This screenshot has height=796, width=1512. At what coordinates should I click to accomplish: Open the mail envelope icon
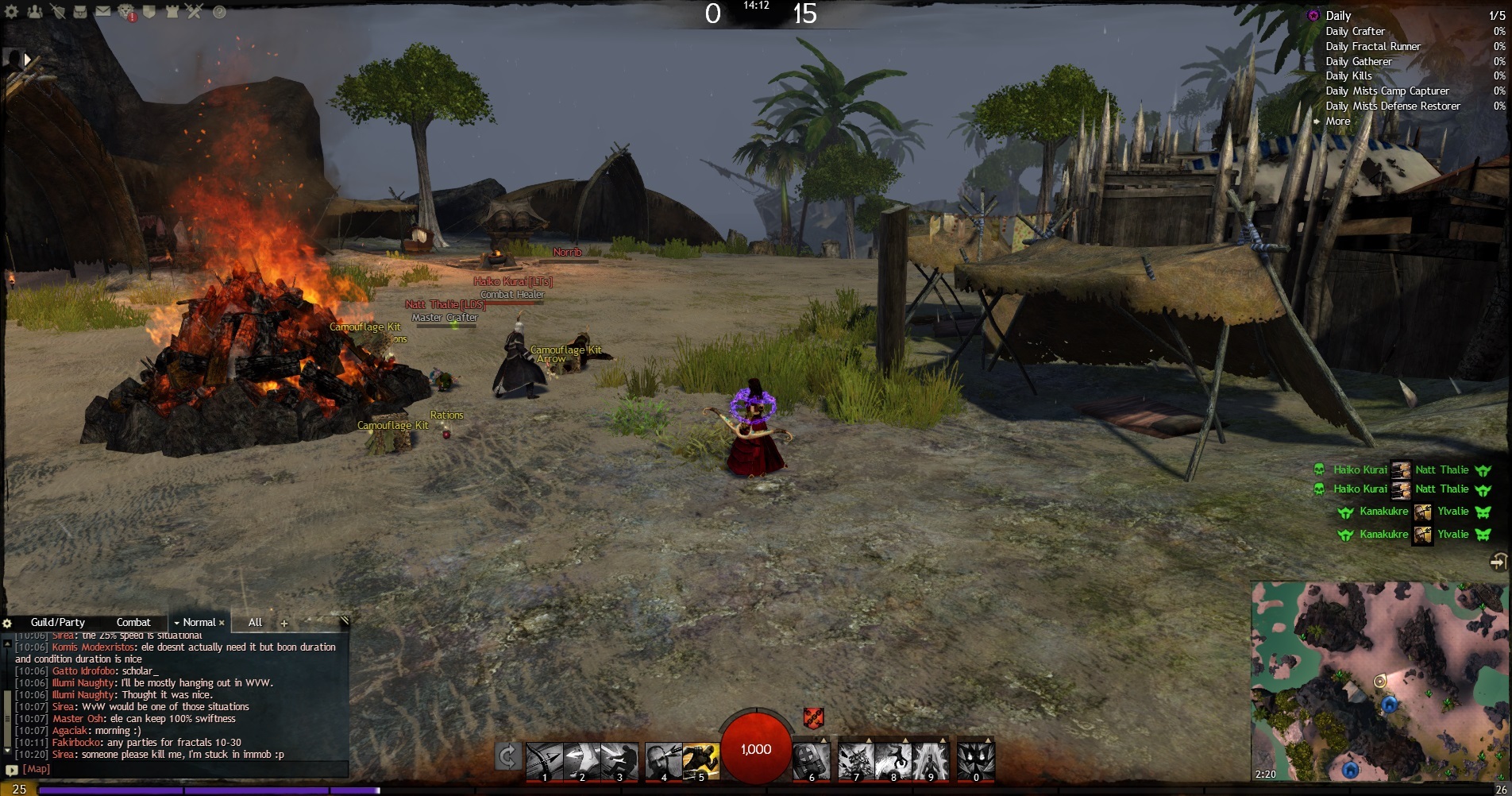coord(103,12)
